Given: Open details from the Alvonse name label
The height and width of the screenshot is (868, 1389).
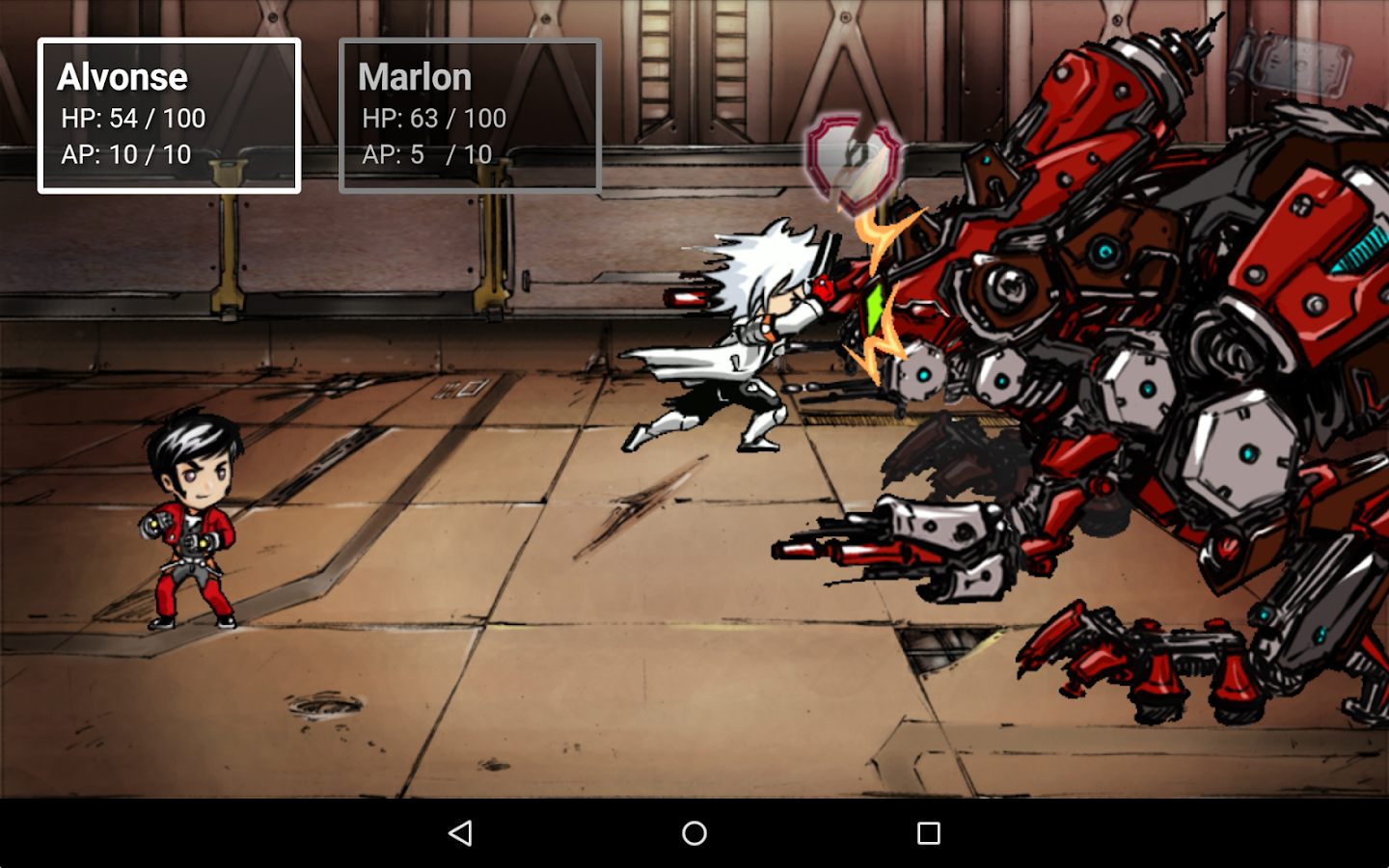Looking at the screenshot, I should (x=123, y=76).
